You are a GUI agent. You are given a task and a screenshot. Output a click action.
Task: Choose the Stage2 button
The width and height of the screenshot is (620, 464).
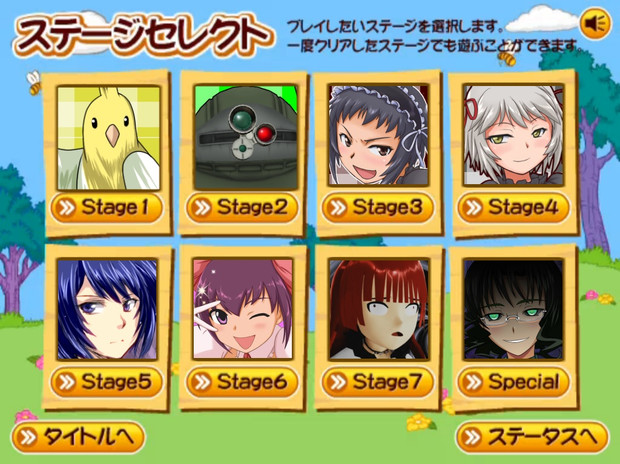[241, 209]
